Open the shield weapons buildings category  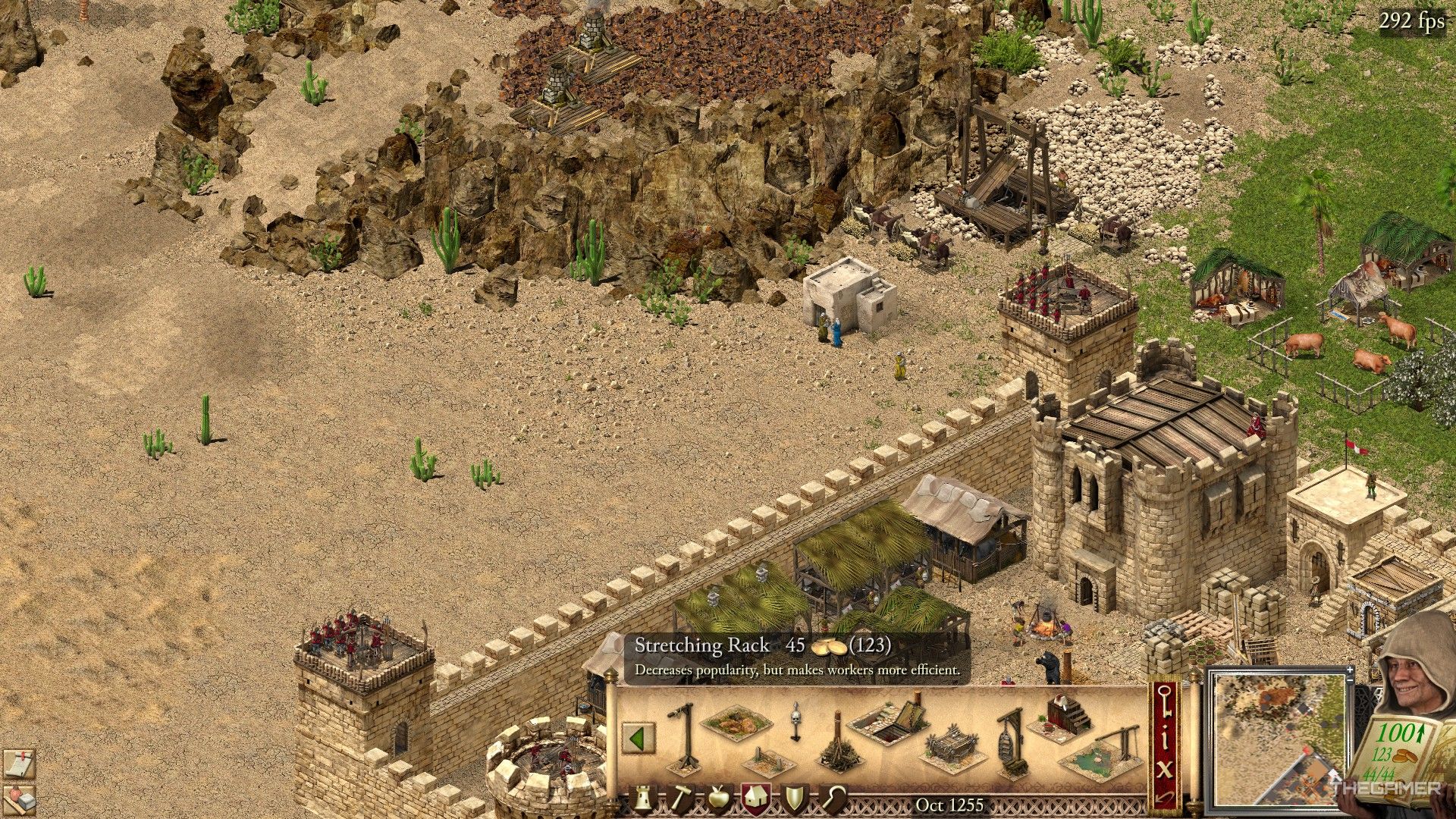coord(795,799)
